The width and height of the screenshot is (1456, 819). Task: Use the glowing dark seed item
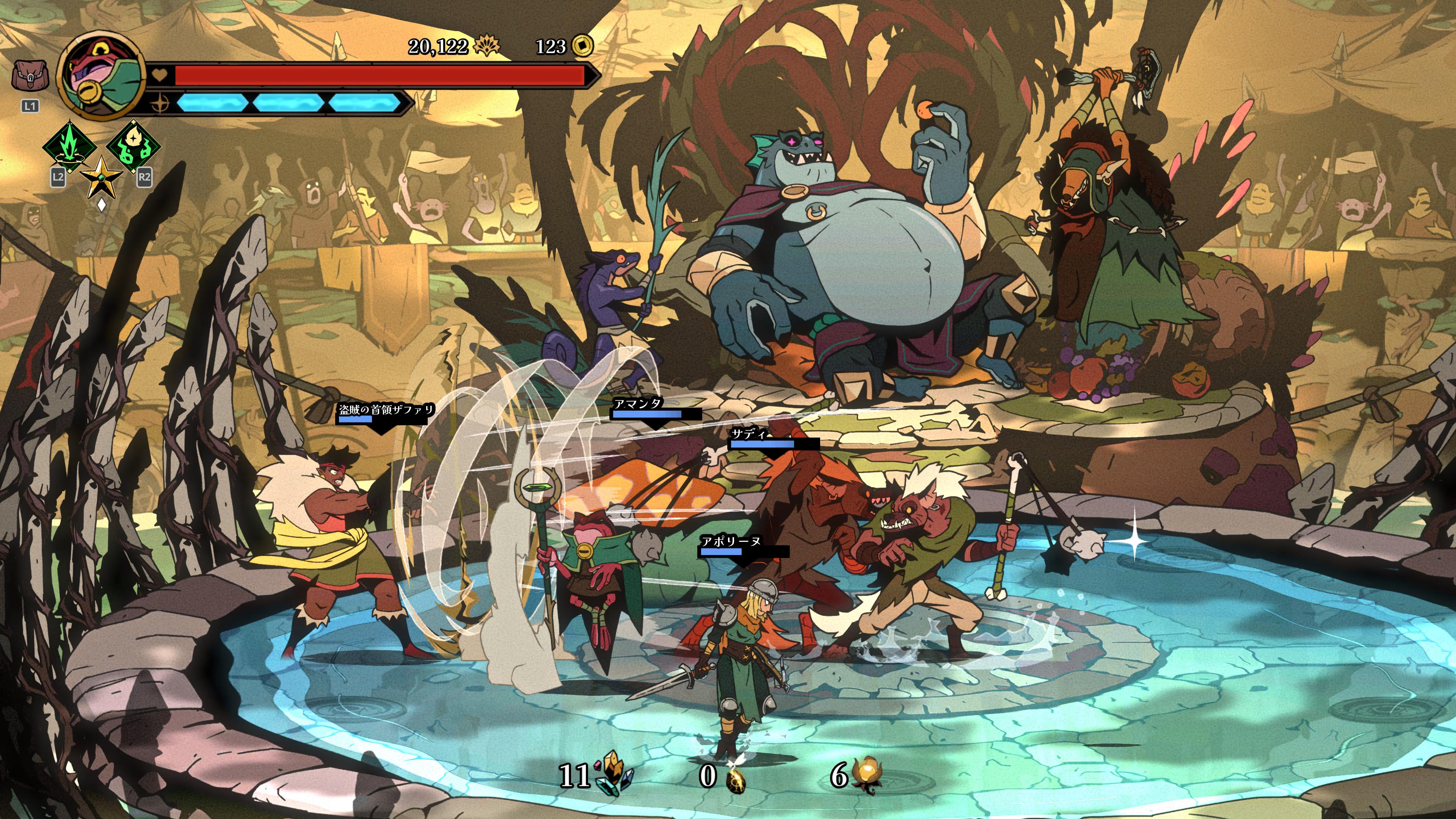click(735, 778)
